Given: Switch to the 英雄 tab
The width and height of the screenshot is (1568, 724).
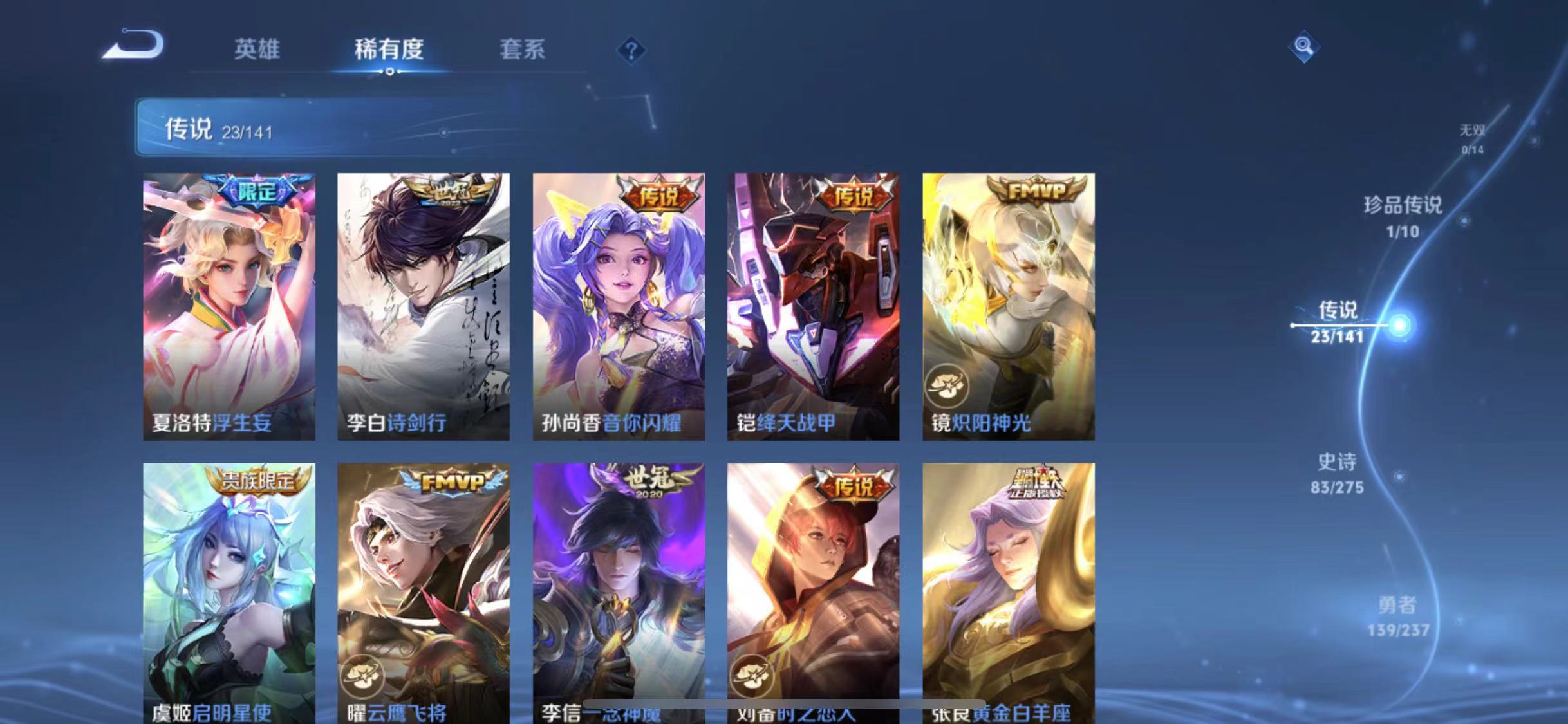Looking at the screenshot, I should pyautogui.click(x=257, y=51).
